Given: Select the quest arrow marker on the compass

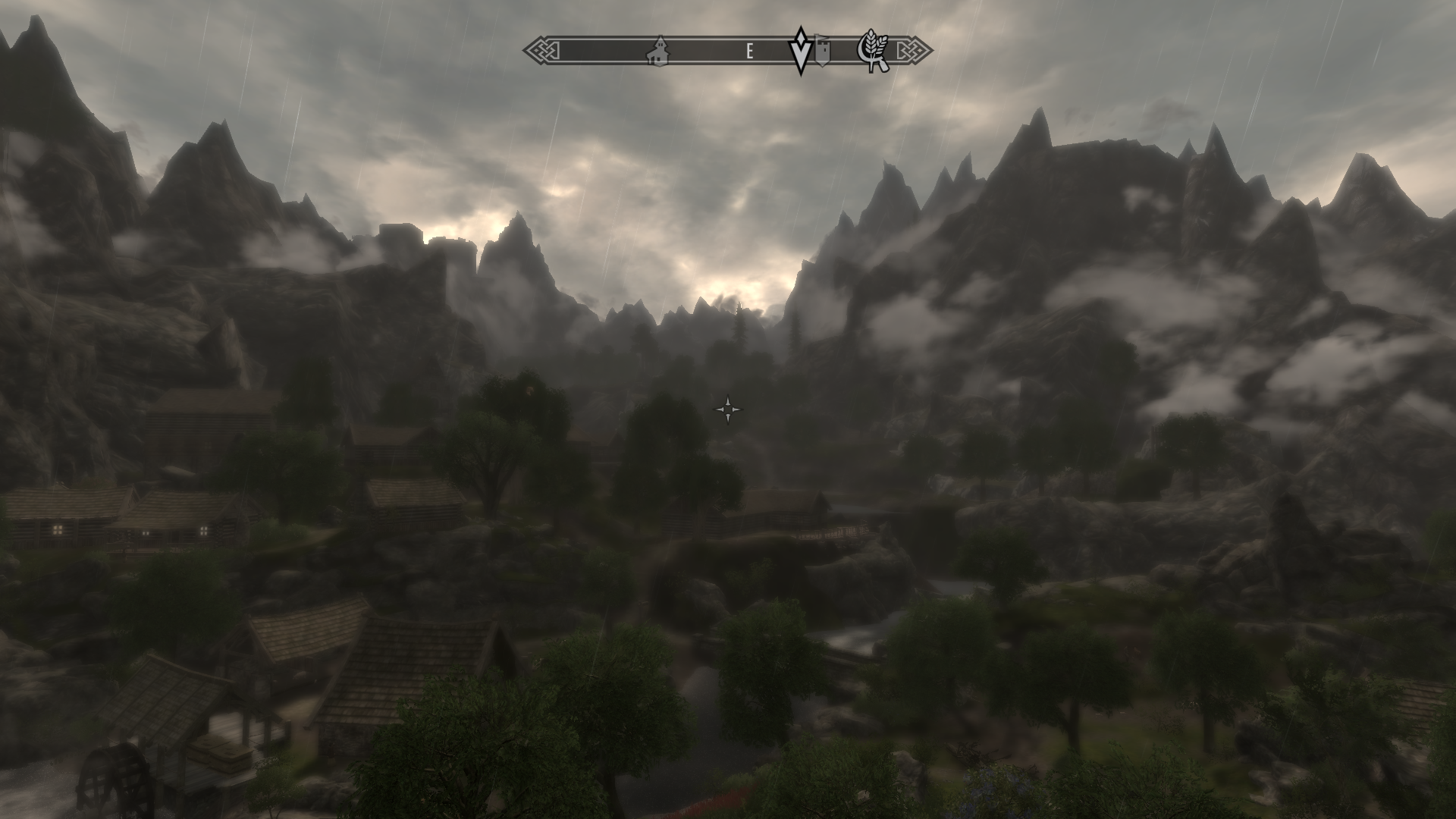Looking at the screenshot, I should click(x=800, y=50).
